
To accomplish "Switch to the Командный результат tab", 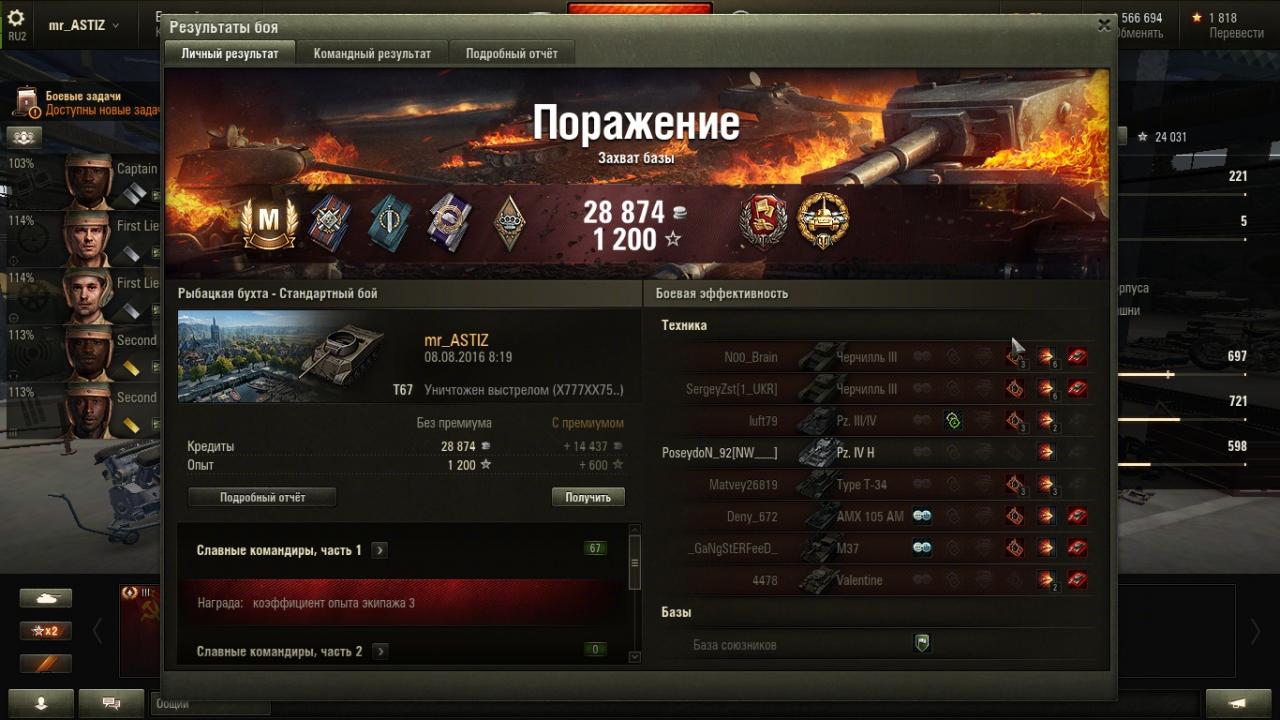I will (372, 53).
